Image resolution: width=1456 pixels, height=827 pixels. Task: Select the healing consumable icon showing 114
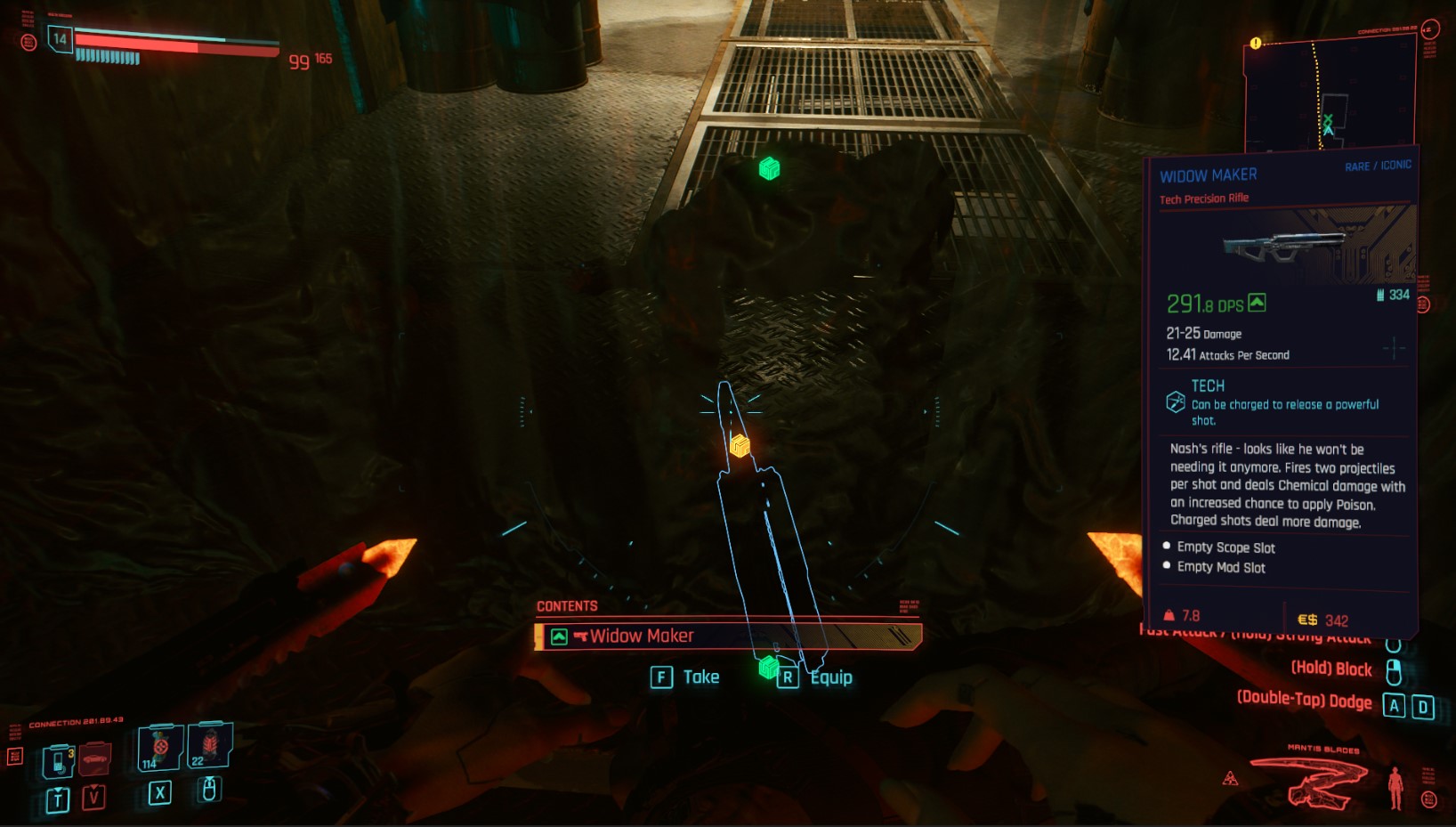click(158, 748)
